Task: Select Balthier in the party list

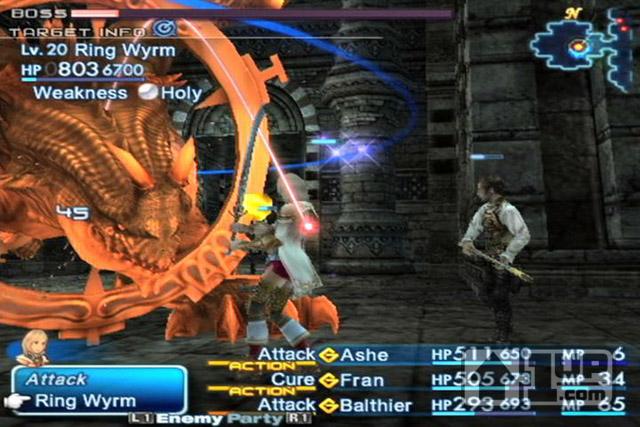Action: (377, 404)
